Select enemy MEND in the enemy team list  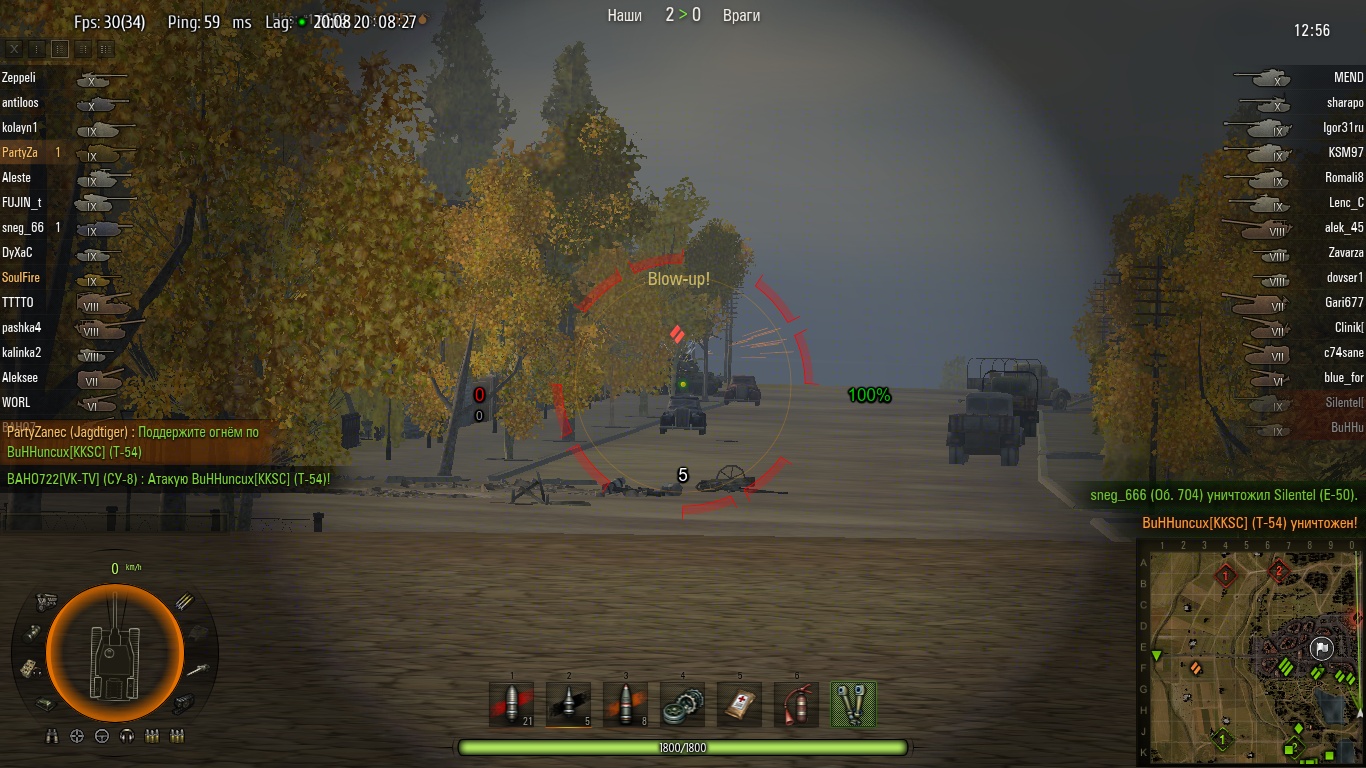coord(1348,78)
